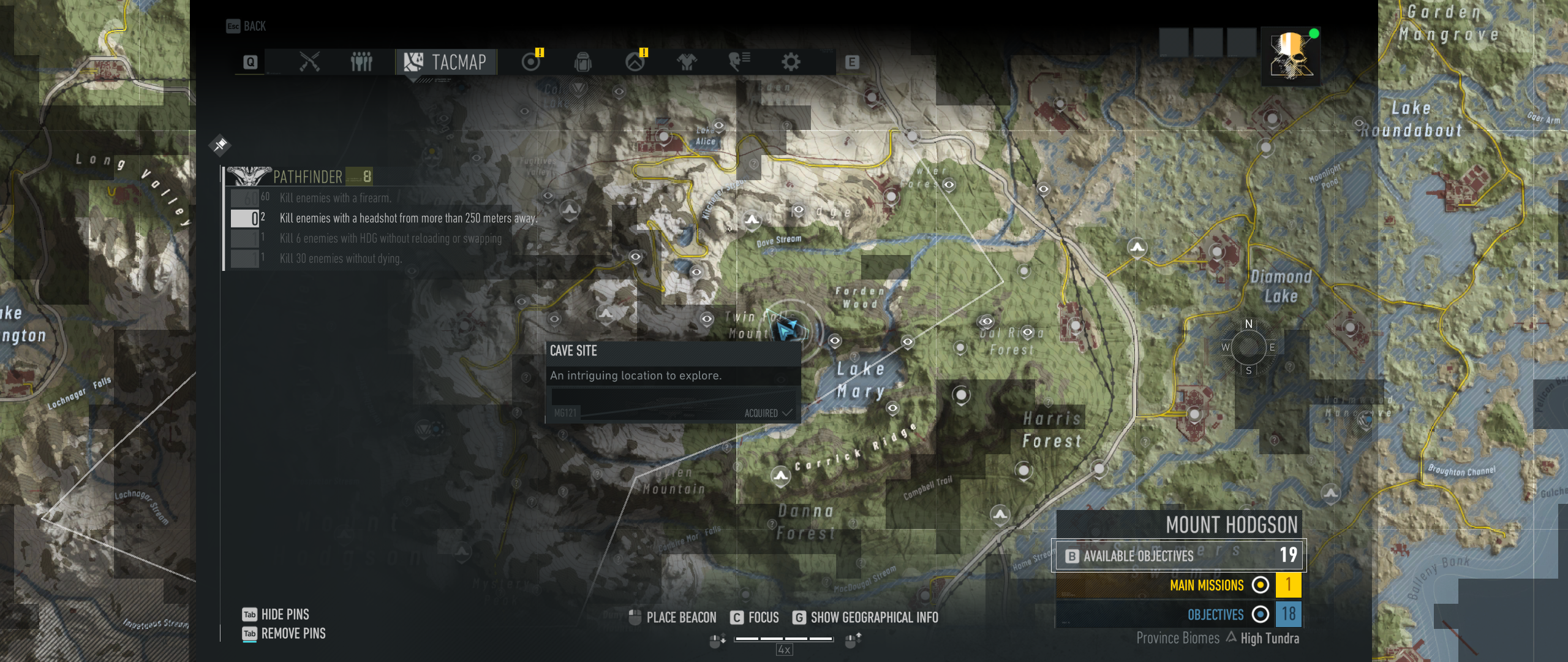Screen dimensions: 1568x662
Task: Select the Pathfinder class header
Action: click(306, 177)
